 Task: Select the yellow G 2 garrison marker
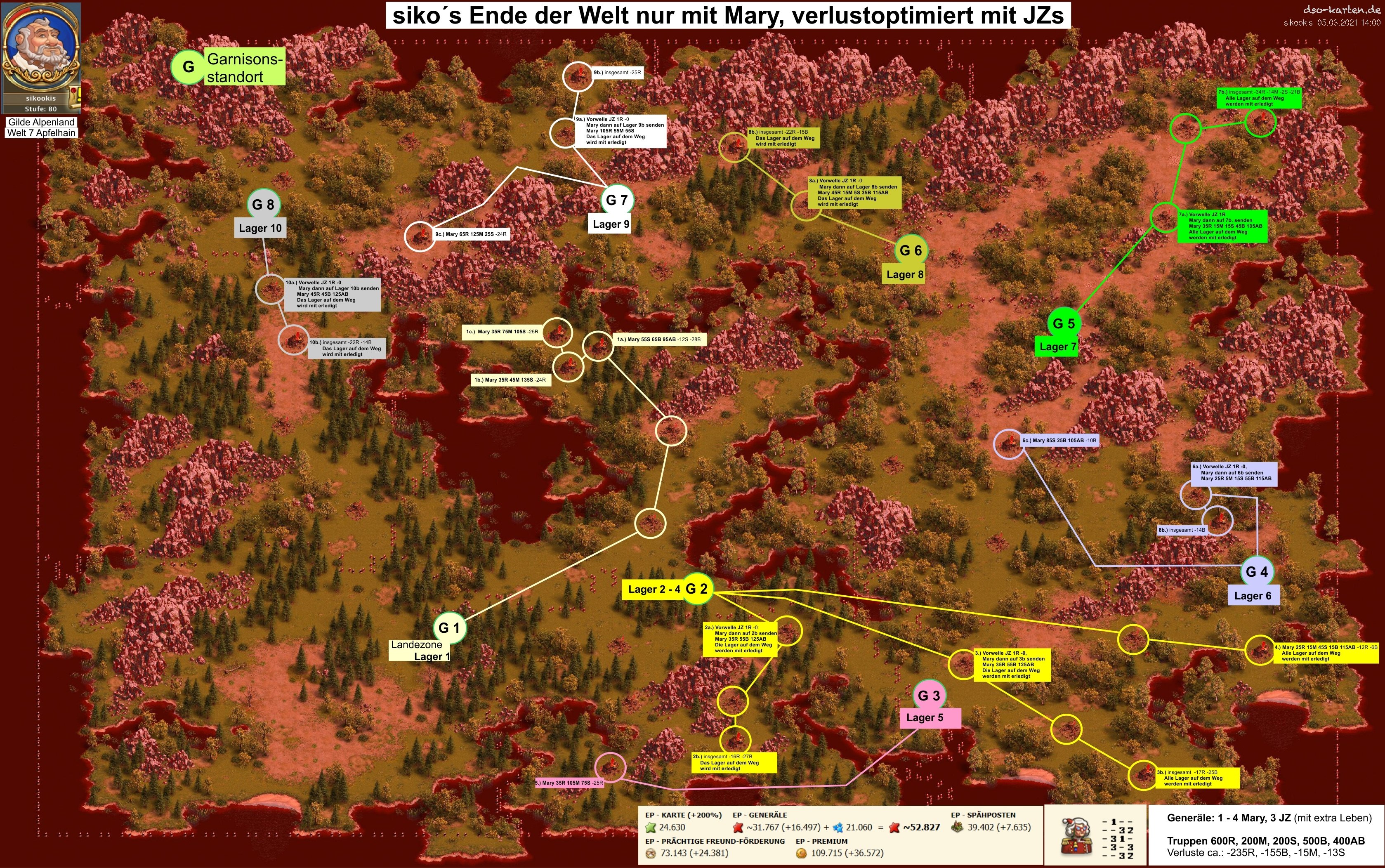pyautogui.click(x=697, y=589)
